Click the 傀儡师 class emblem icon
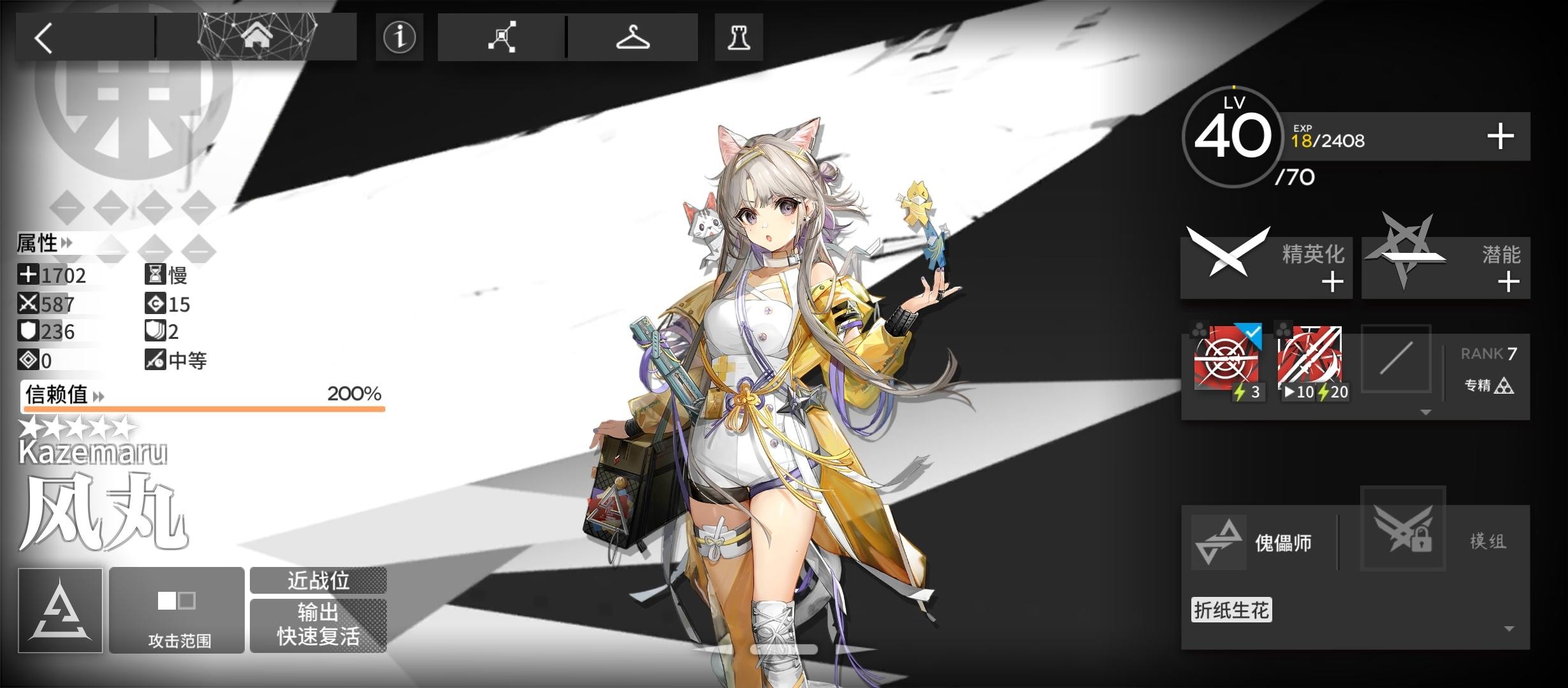 click(x=1218, y=540)
